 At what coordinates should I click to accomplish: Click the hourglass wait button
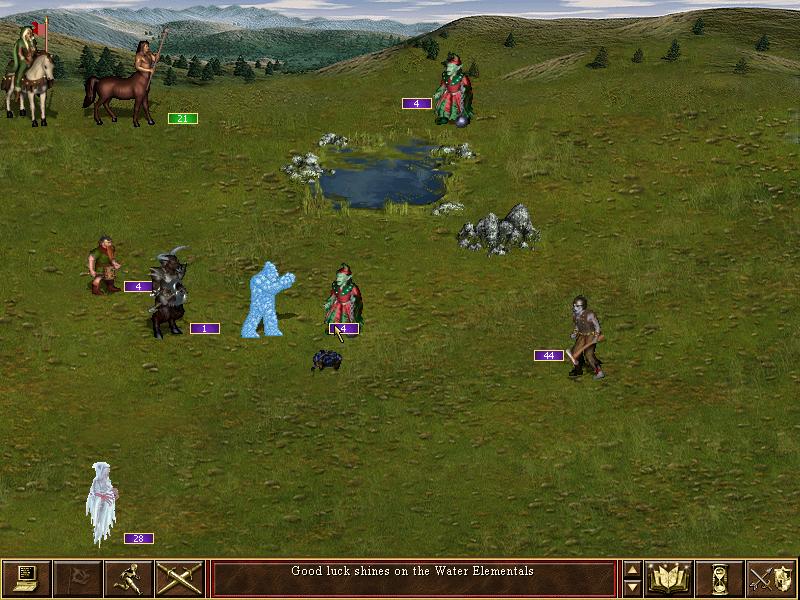[719, 578]
